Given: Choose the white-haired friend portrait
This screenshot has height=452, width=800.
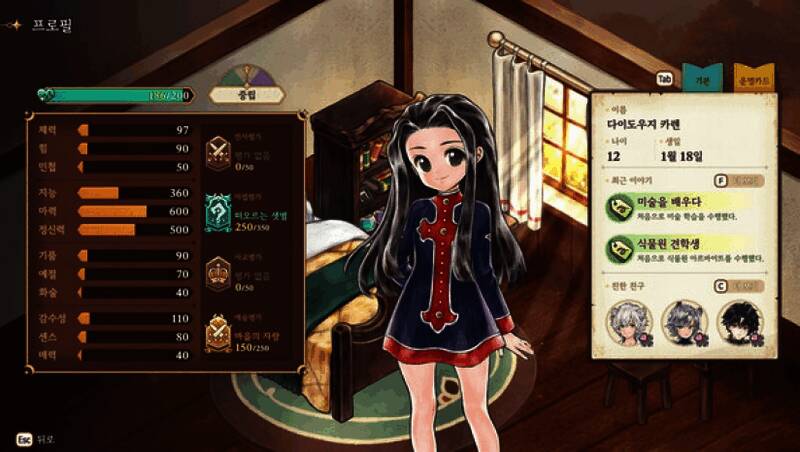Looking at the screenshot, I should [x=630, y=321].
